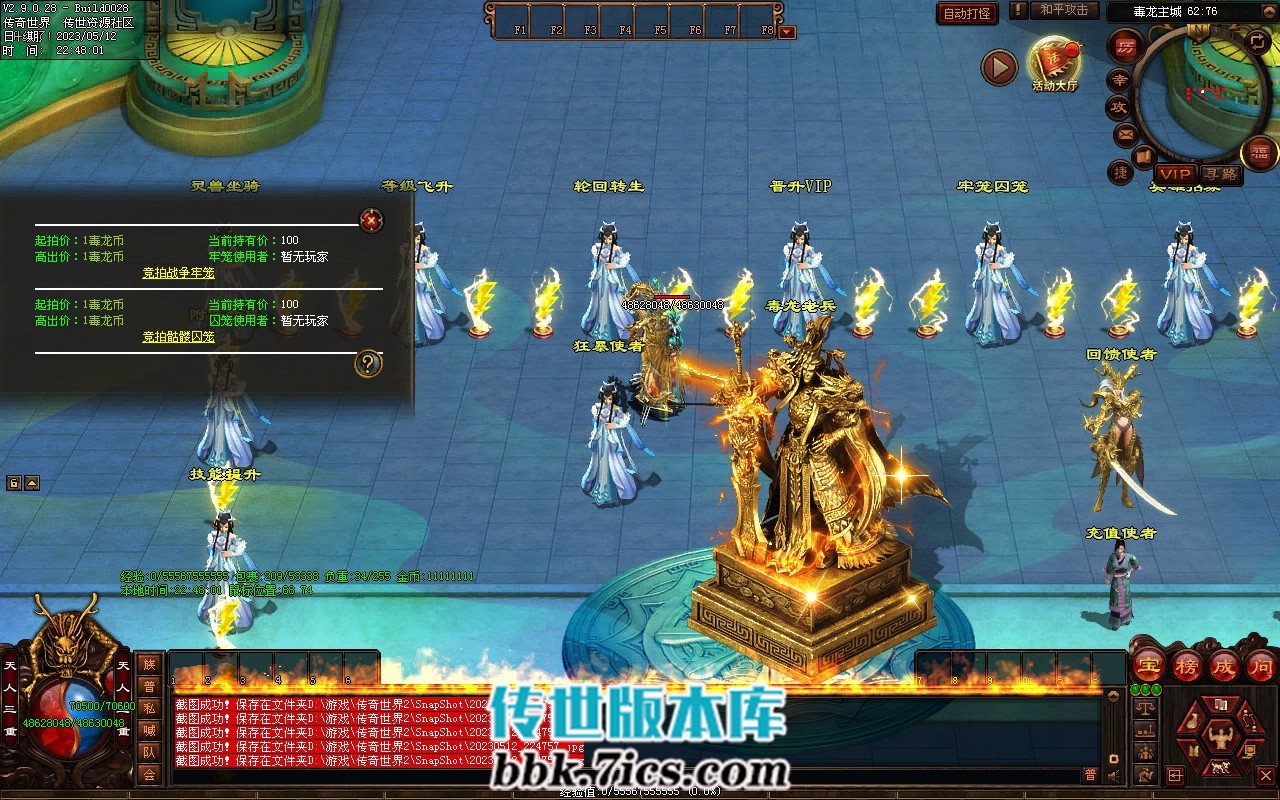Screen dimensions: 1280x800
Task: Open the 宝 treasure shop button
Action: (x=1149, y=666)
